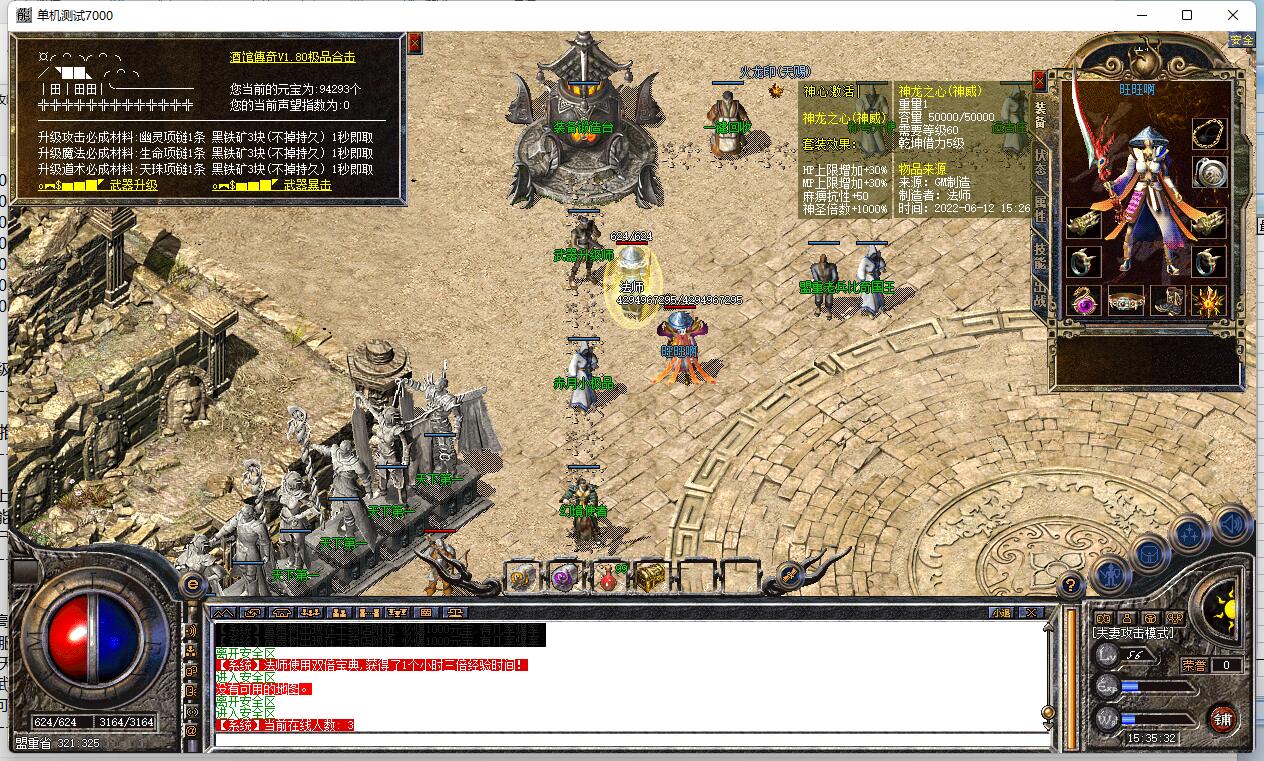1264x761 pixels.
Task: Toggle the speaker sound button
Action: (1231, 524)
